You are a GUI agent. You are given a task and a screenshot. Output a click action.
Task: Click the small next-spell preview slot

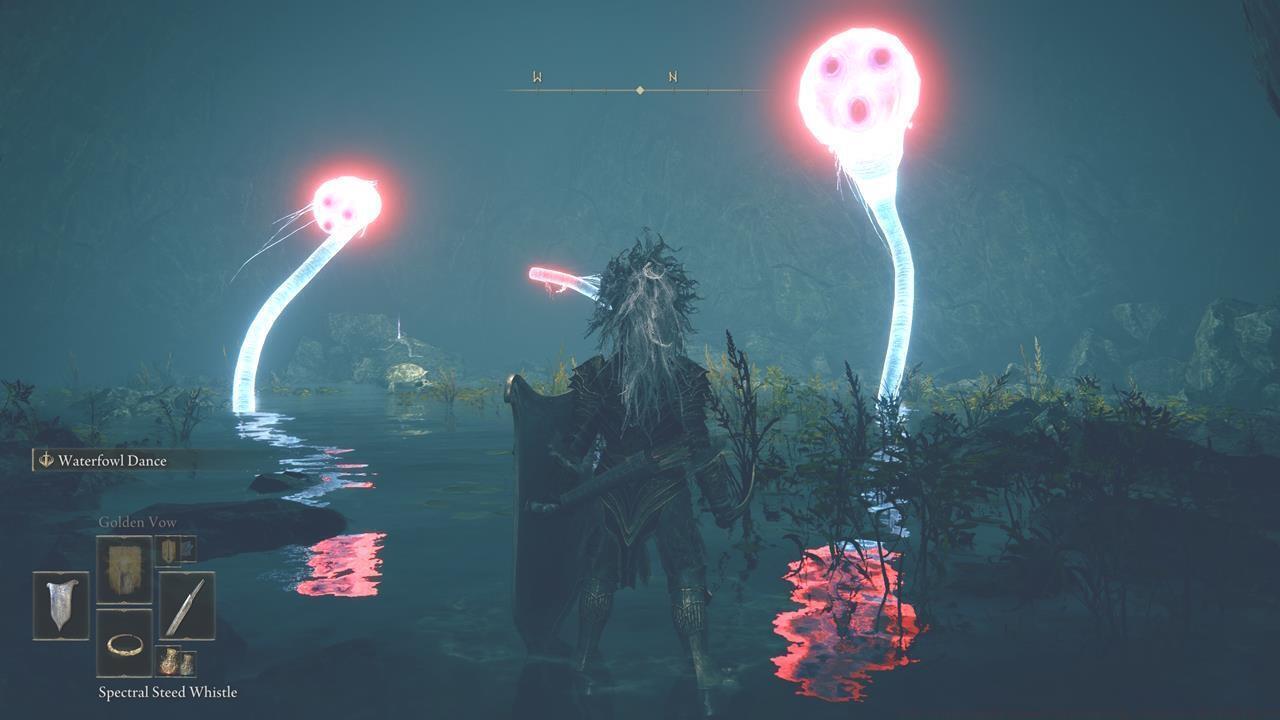click(175, 549)
